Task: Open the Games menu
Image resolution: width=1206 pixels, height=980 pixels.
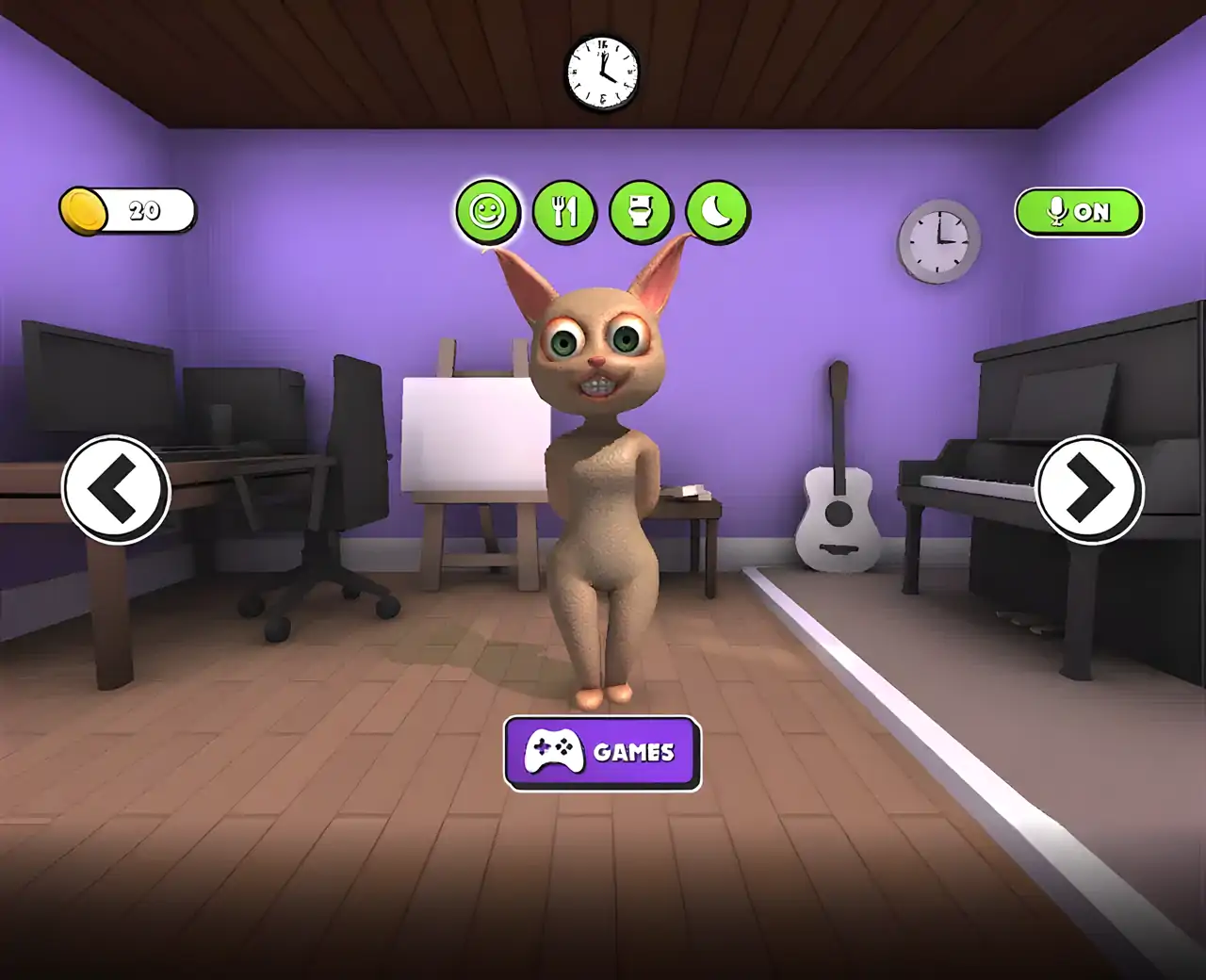Action: (603, 752)
